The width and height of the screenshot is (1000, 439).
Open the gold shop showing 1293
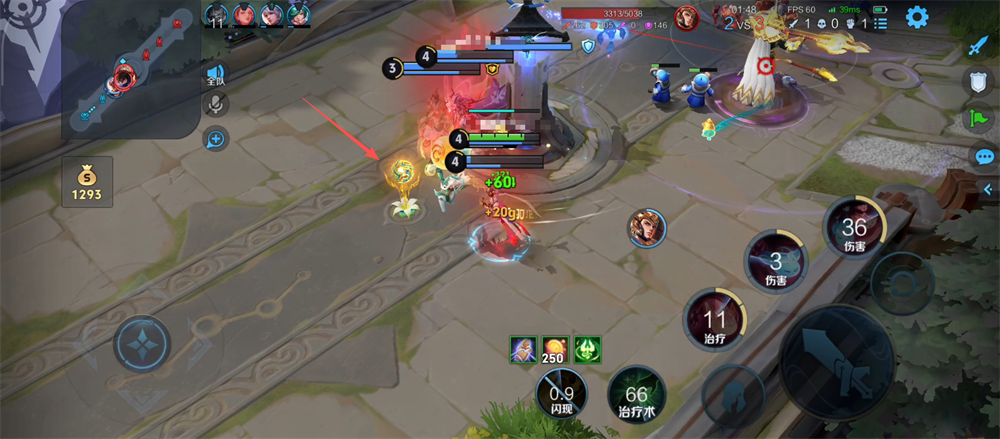click(86, 181)
